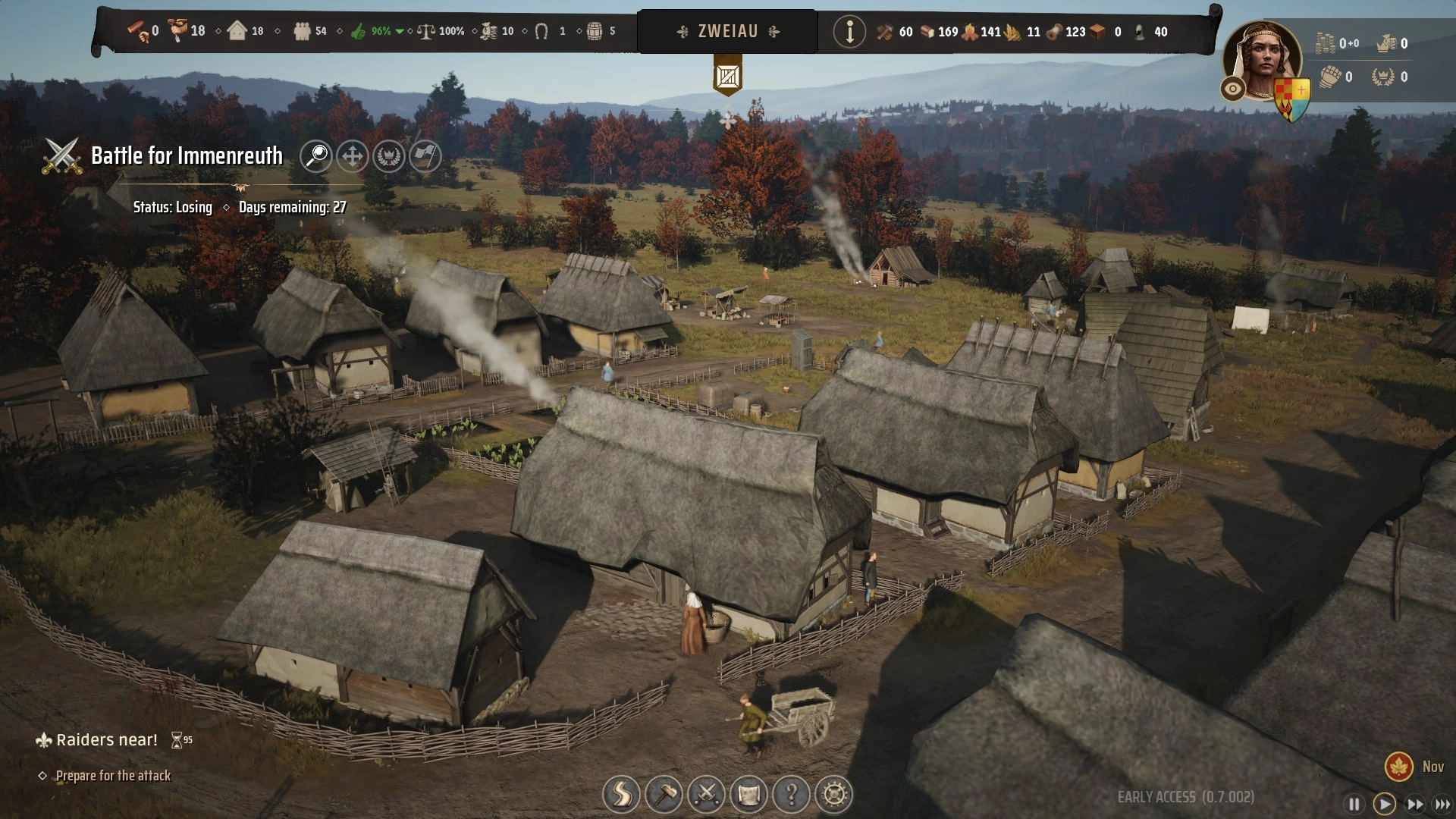The width and height of the screenshot is (1456, 819).
Task: Select the Raiders near! objective
Action: (106, 740)
